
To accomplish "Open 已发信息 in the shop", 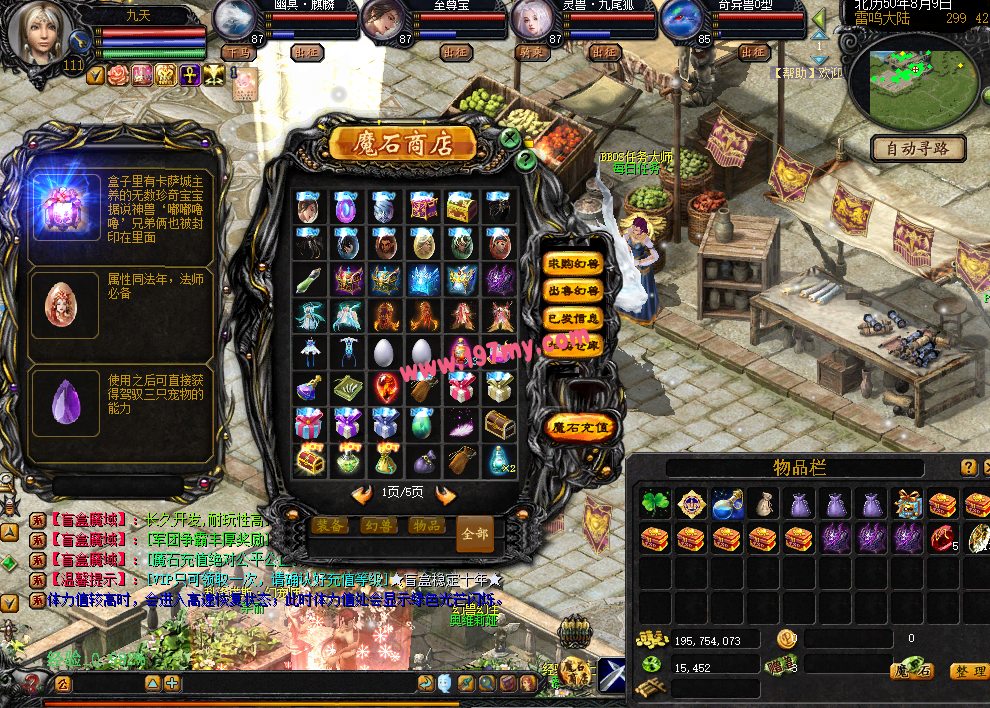I will pyautogui.click(x=573, y=318).
